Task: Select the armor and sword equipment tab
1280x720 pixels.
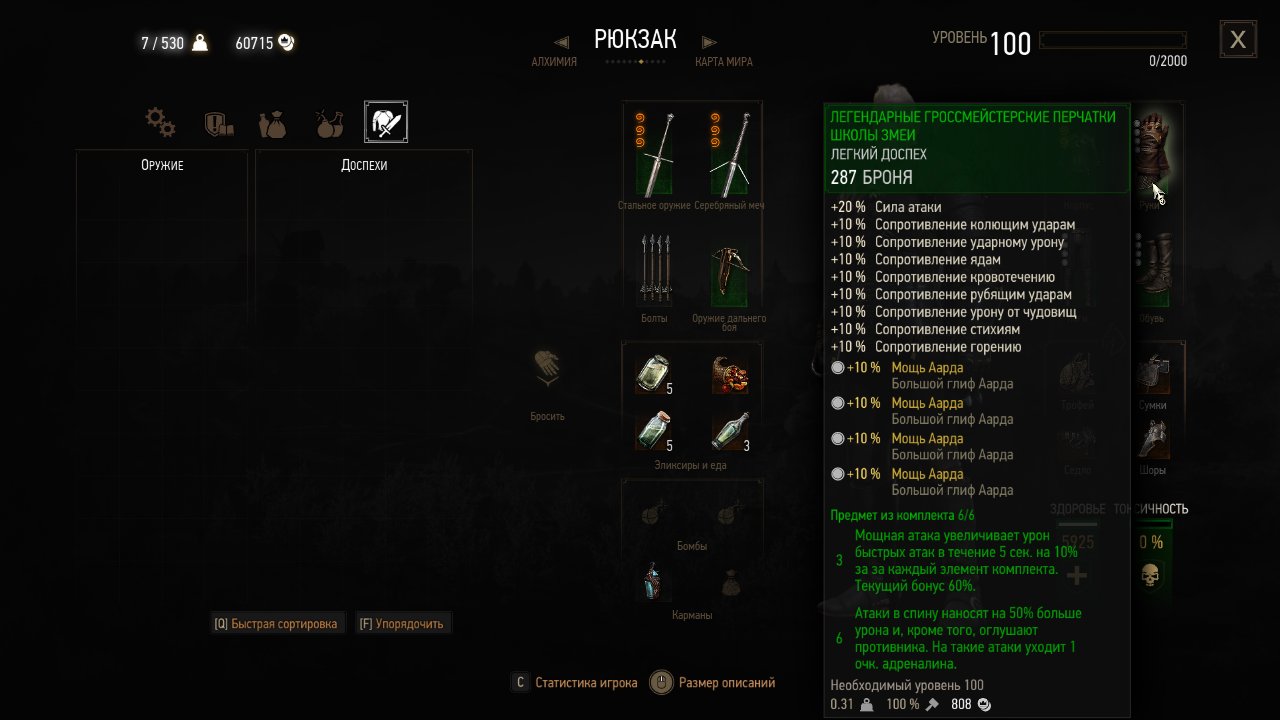Action: 385,122
